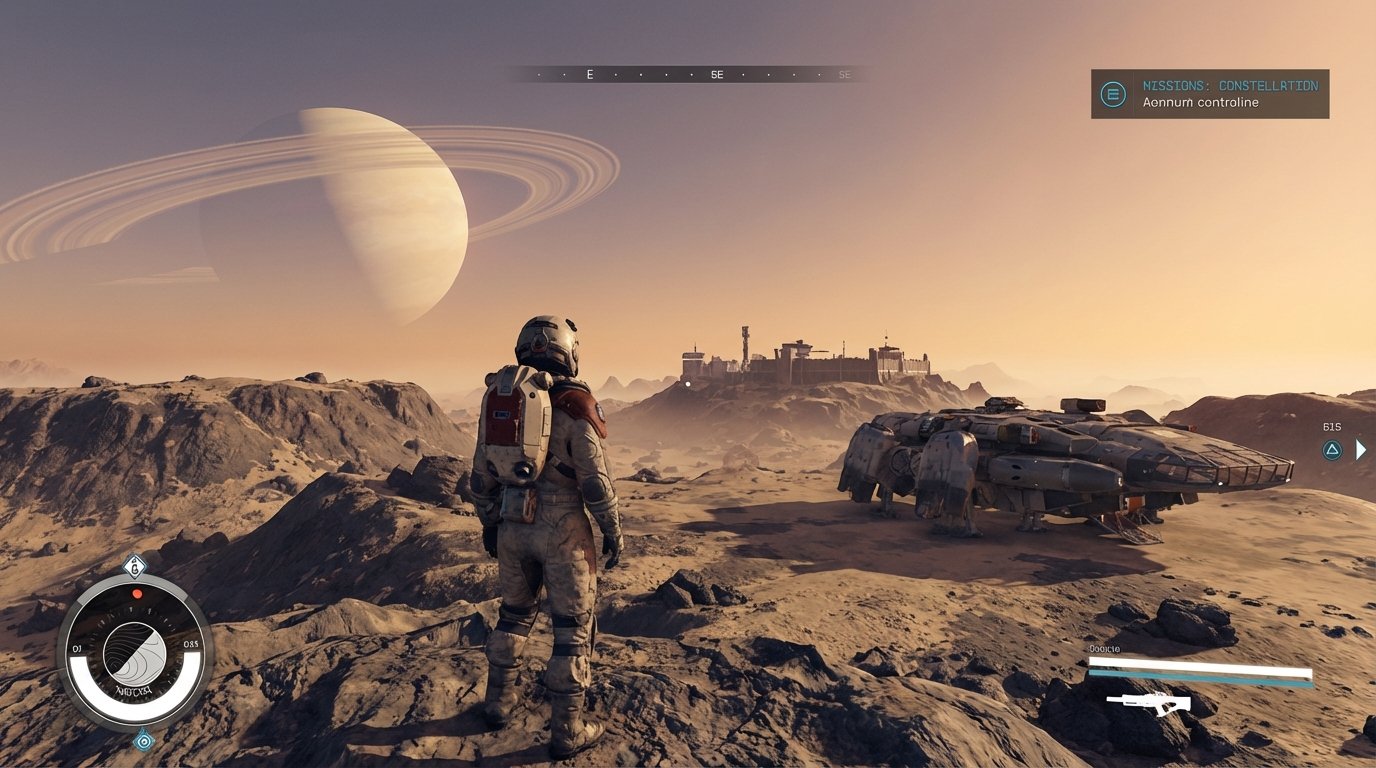Expand the panel using the right-facing arrow
Viewport: 1376px width, 768px height.
tap(1360, 450)
